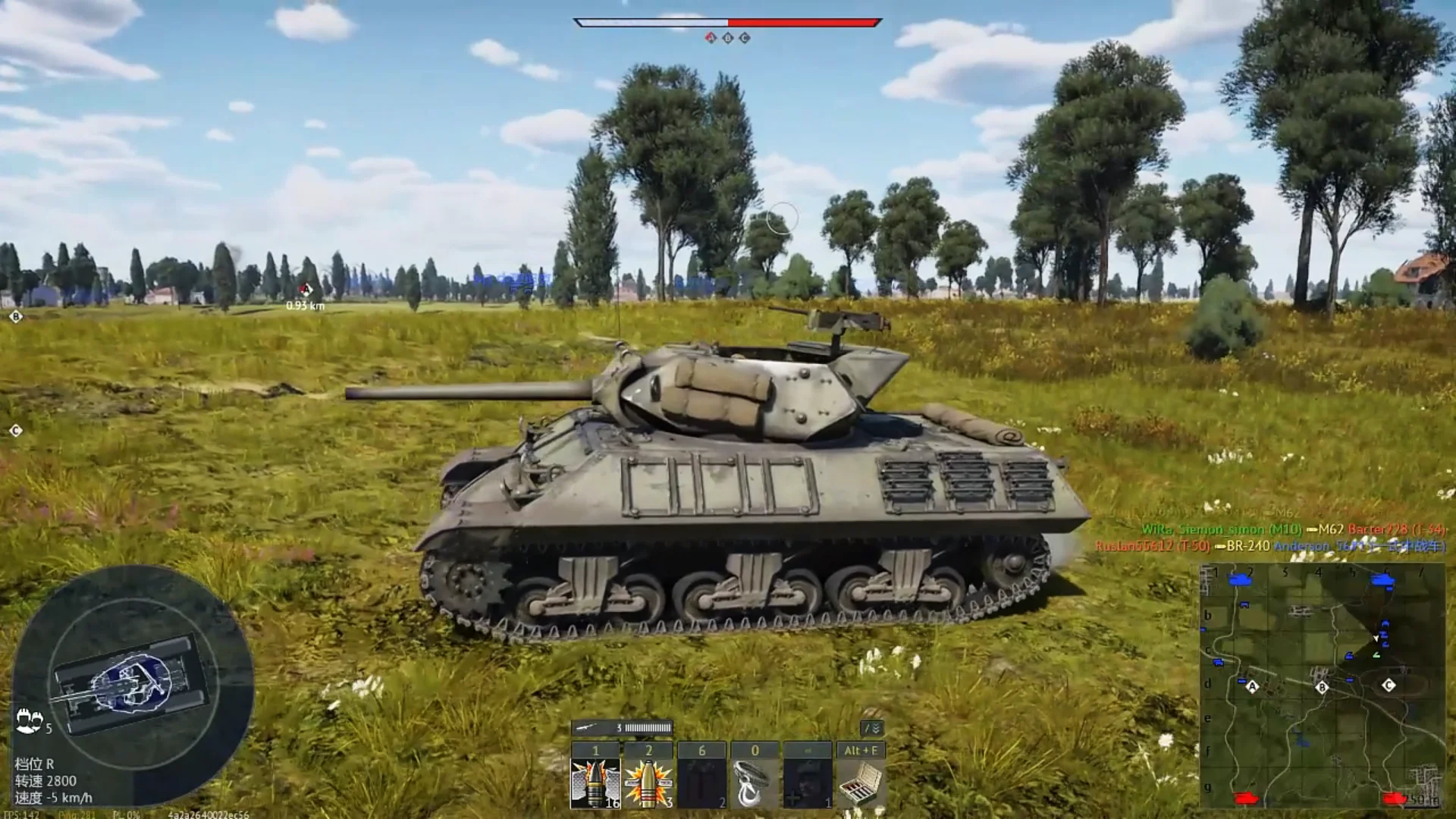Toggle the hotbar collapse chevron button
Viewport: 1456px width, 819px height.
873,728
